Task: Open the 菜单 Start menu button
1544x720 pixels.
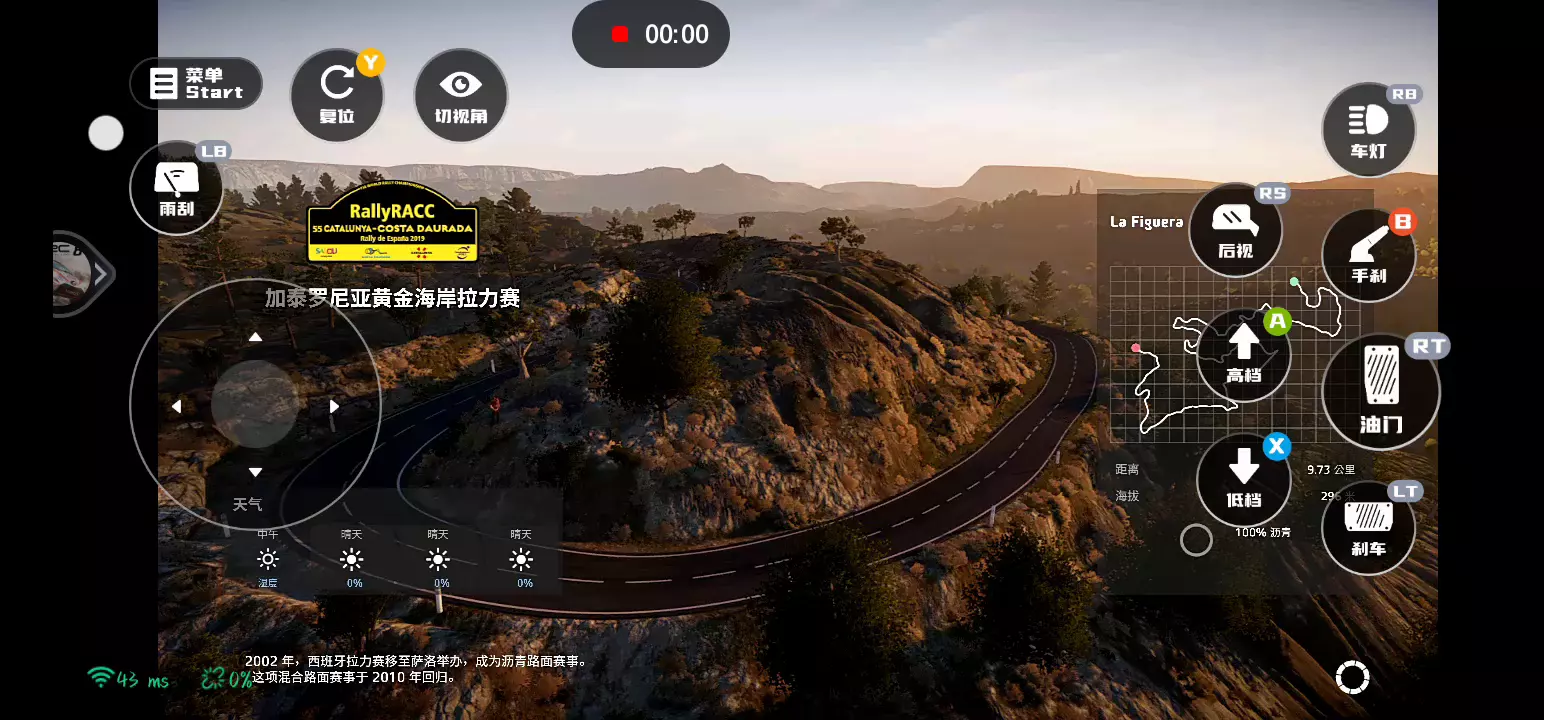Action: click(196, 84)
